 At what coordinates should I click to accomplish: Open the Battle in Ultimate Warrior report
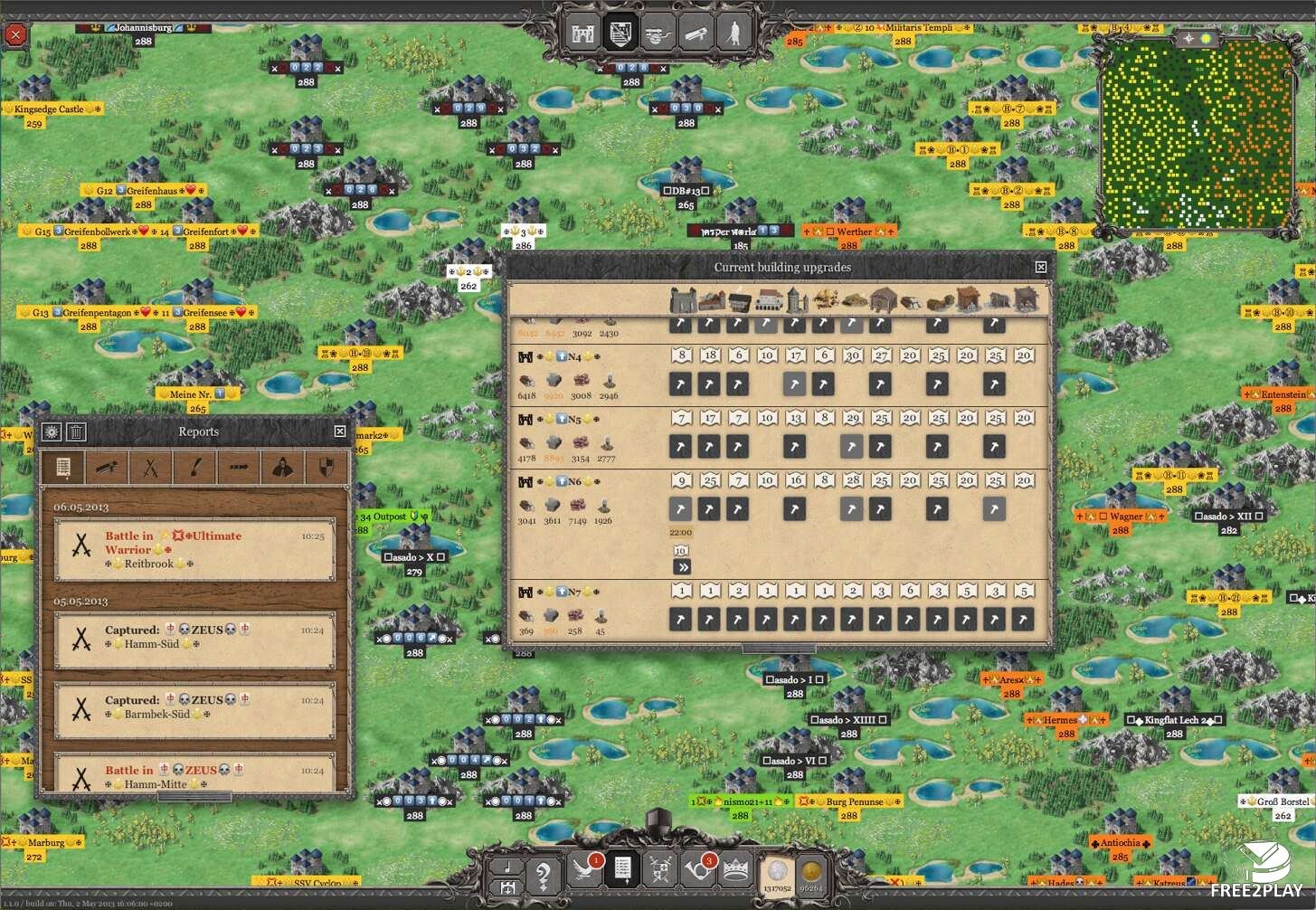point(194,549)
